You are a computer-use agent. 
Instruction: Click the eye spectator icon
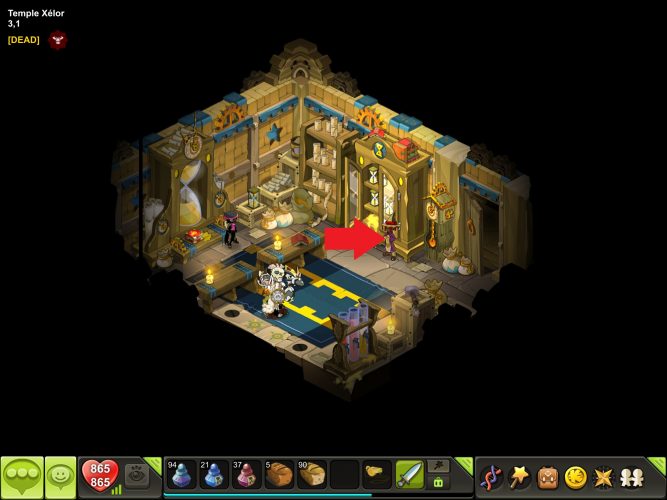(137, 476)
